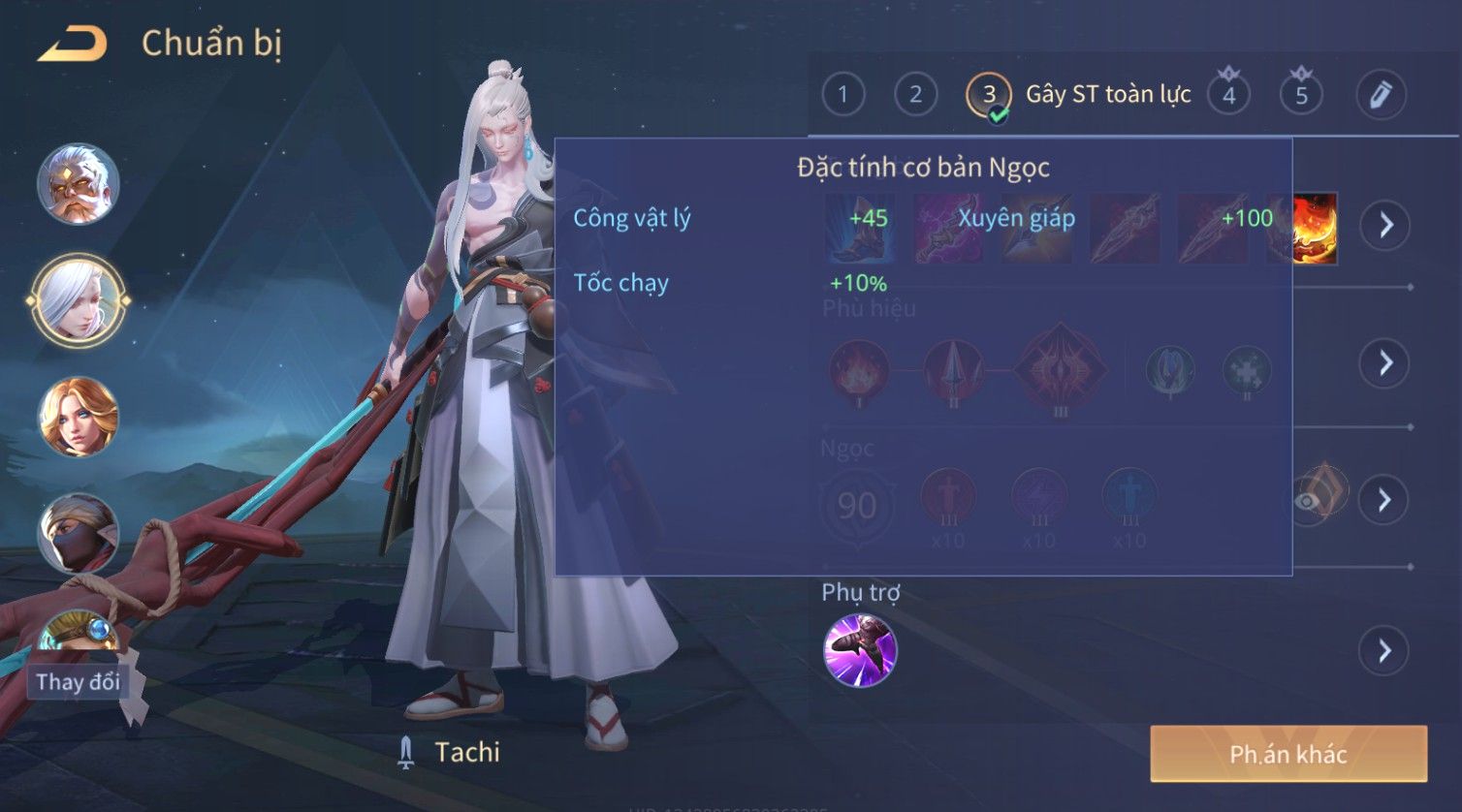Choose the masked ninja hero portrait
Viewport: 1462px width, 812px height.
tap(78, 533)
